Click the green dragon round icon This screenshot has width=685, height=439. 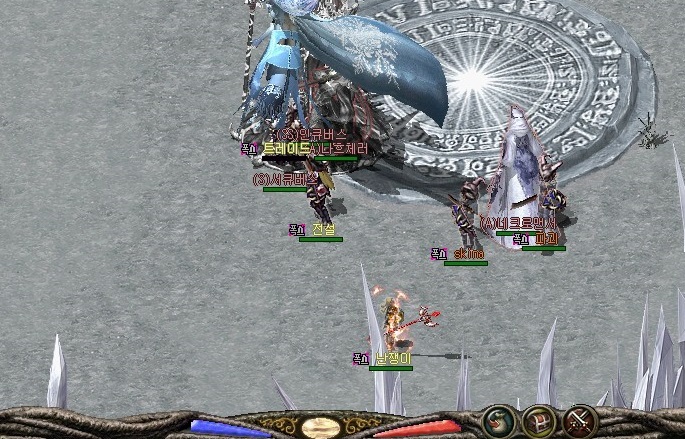click(x=497, y=420)
